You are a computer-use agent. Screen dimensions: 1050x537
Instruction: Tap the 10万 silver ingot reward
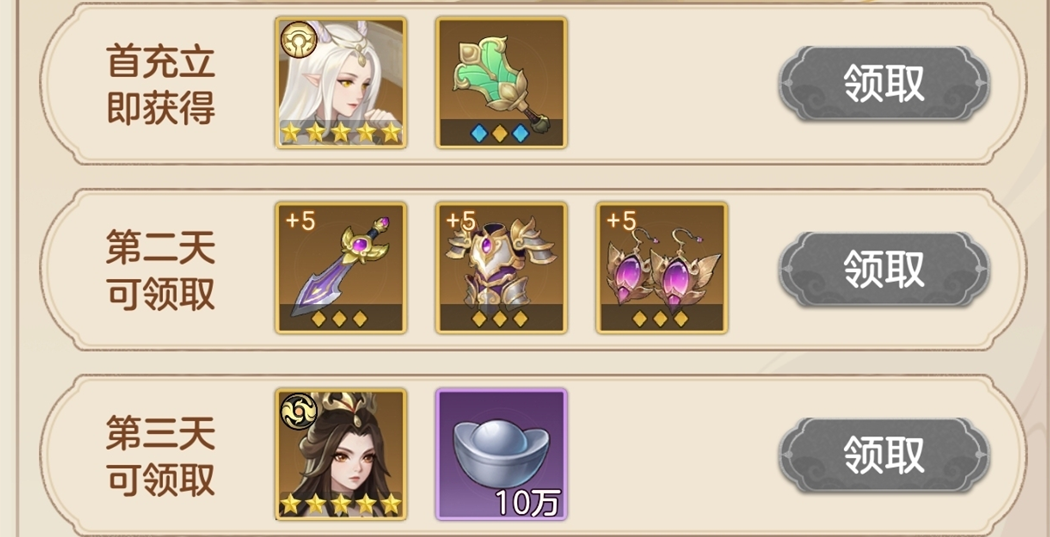tap(501, 454)
